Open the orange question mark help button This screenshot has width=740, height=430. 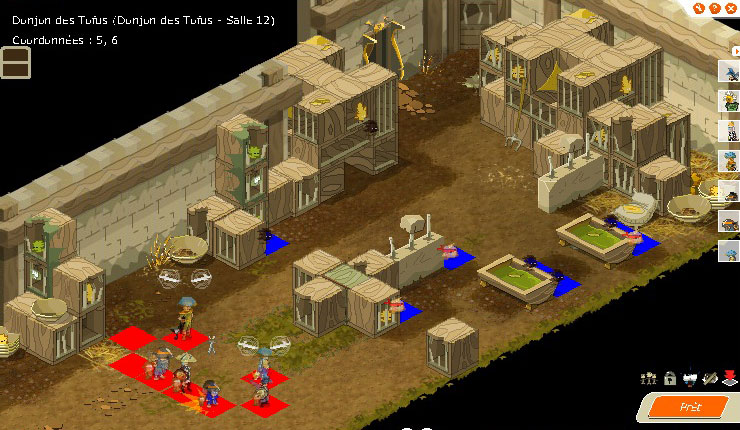[716, 9]
